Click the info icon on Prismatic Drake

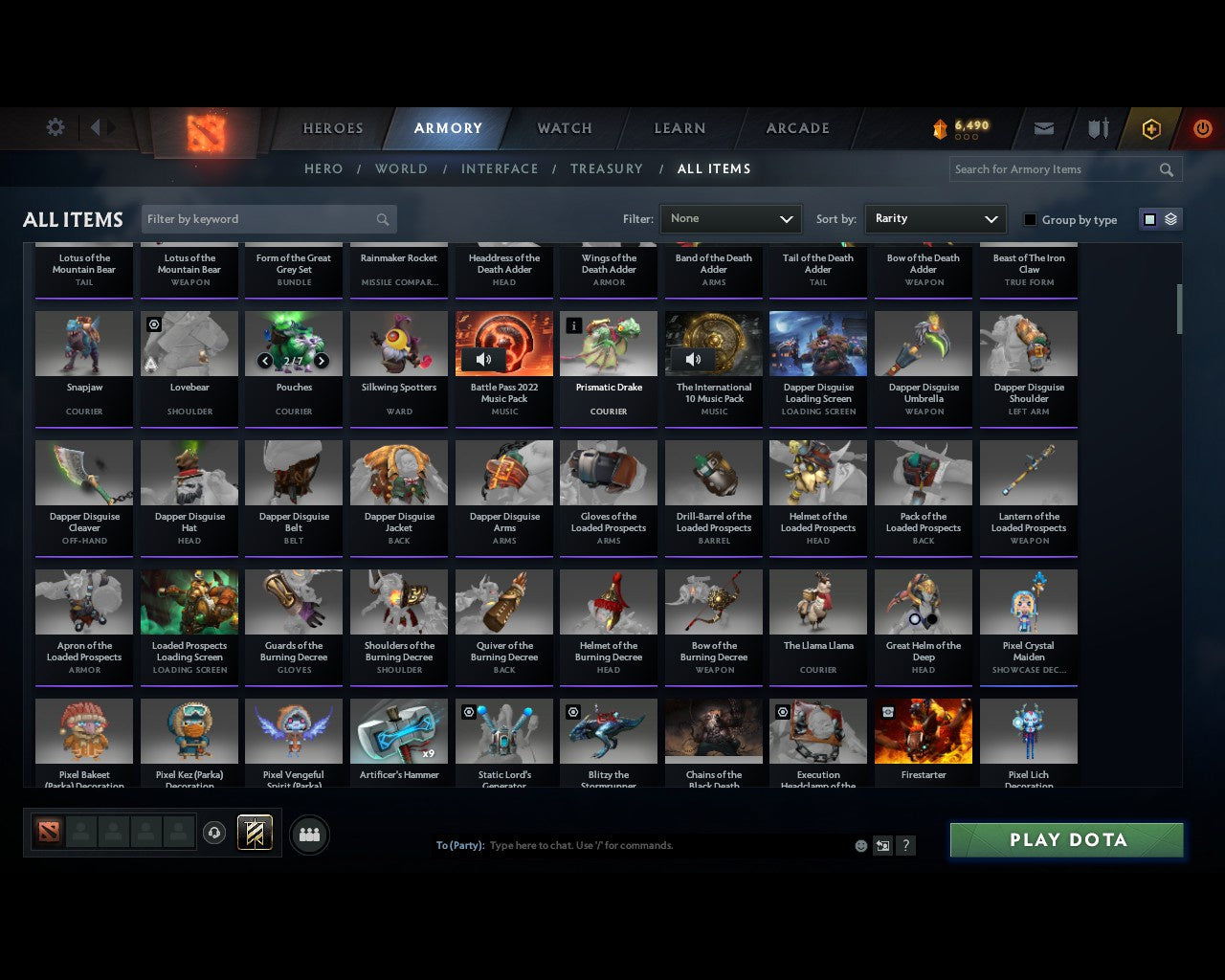point(573,325)
